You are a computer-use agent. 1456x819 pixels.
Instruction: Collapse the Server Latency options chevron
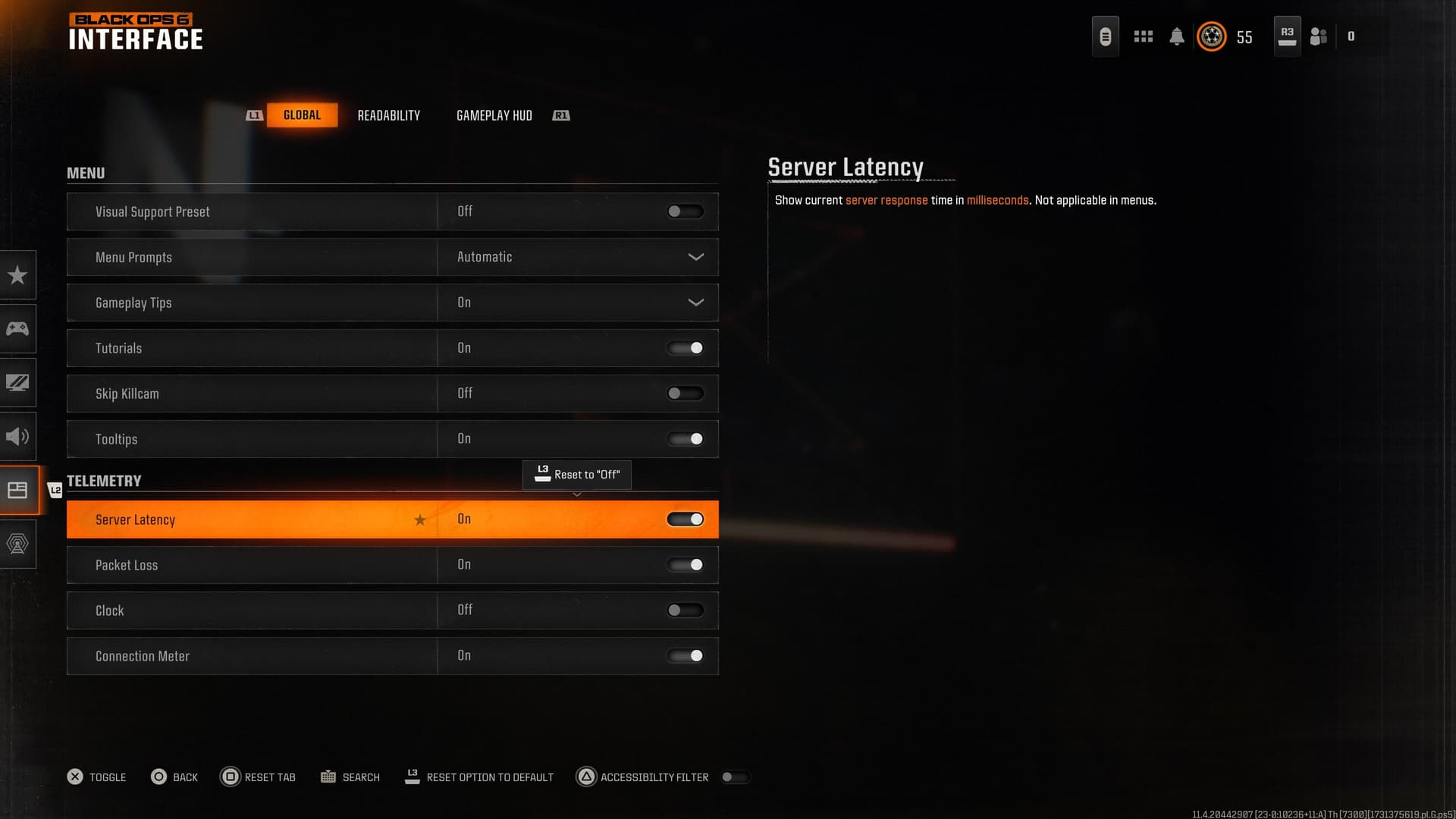577,494
